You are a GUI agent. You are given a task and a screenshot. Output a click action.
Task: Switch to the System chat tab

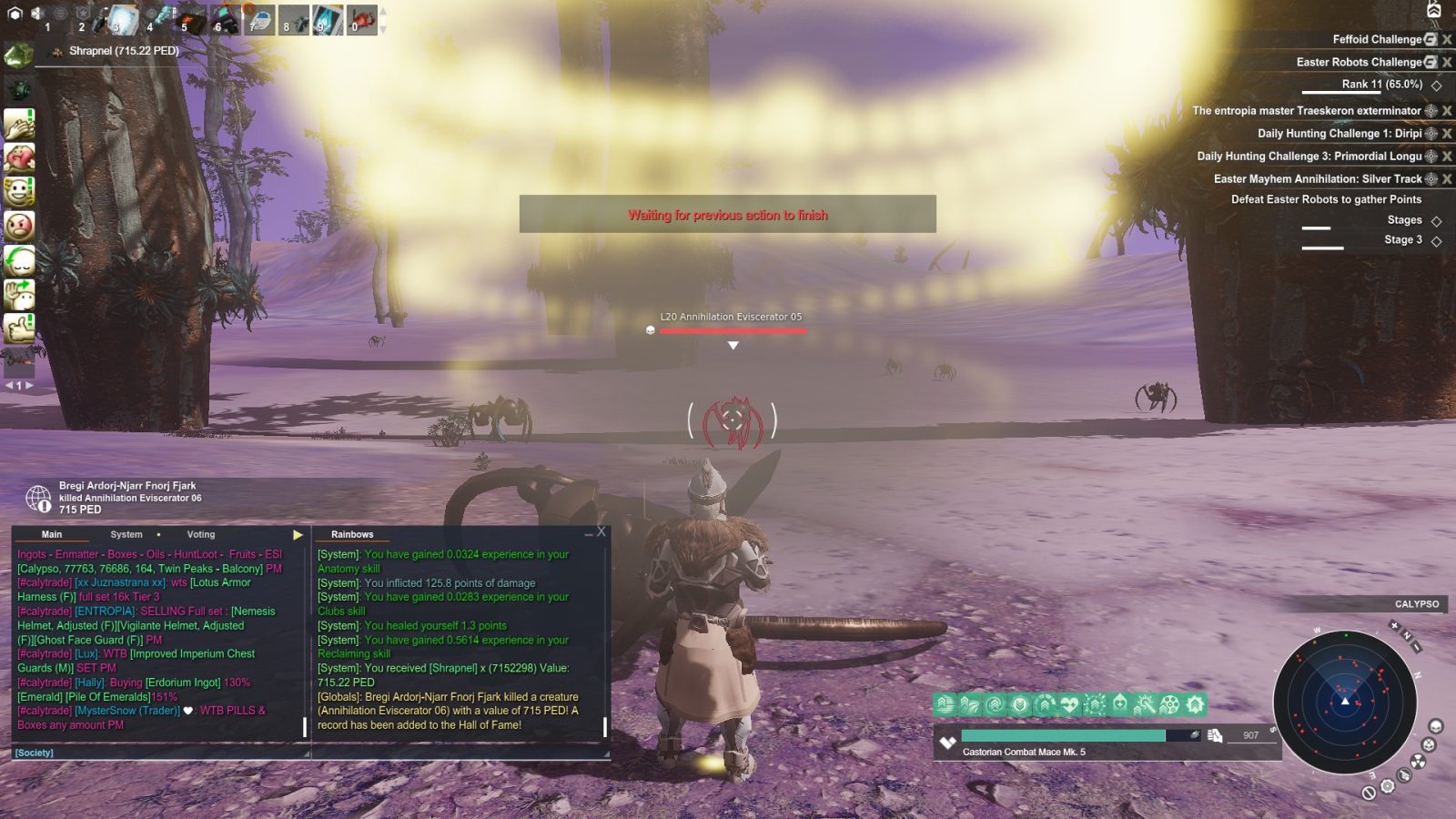click(x=126, y=534)
